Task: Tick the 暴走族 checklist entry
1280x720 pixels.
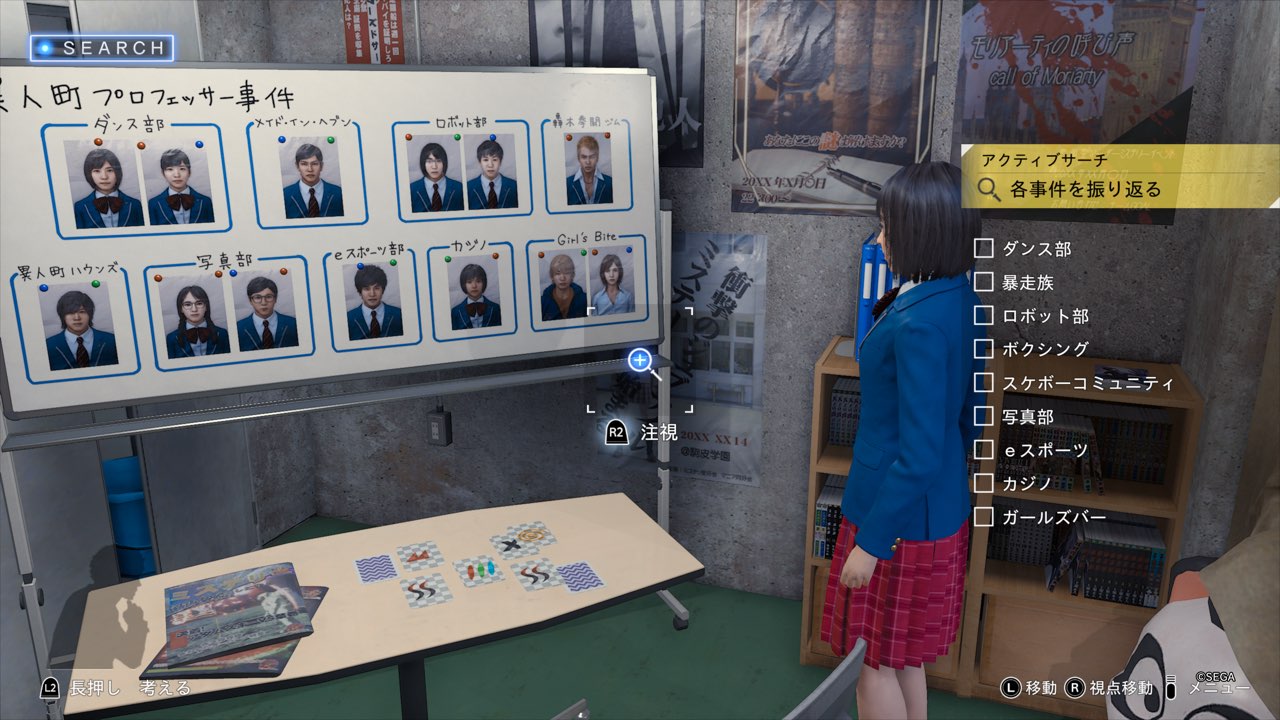Action: point(984,283)
